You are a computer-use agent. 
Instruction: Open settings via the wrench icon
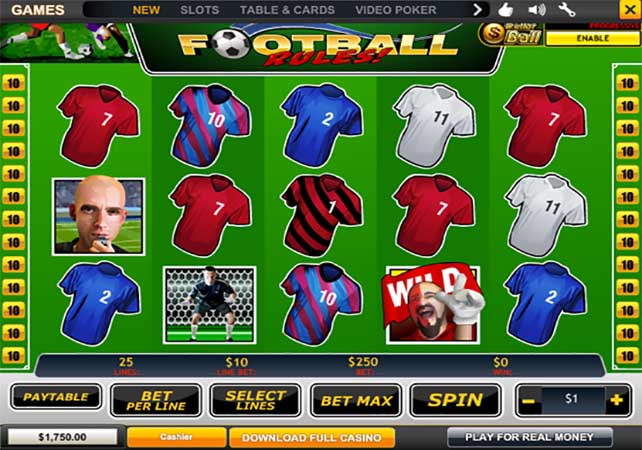tap(567, 10)
